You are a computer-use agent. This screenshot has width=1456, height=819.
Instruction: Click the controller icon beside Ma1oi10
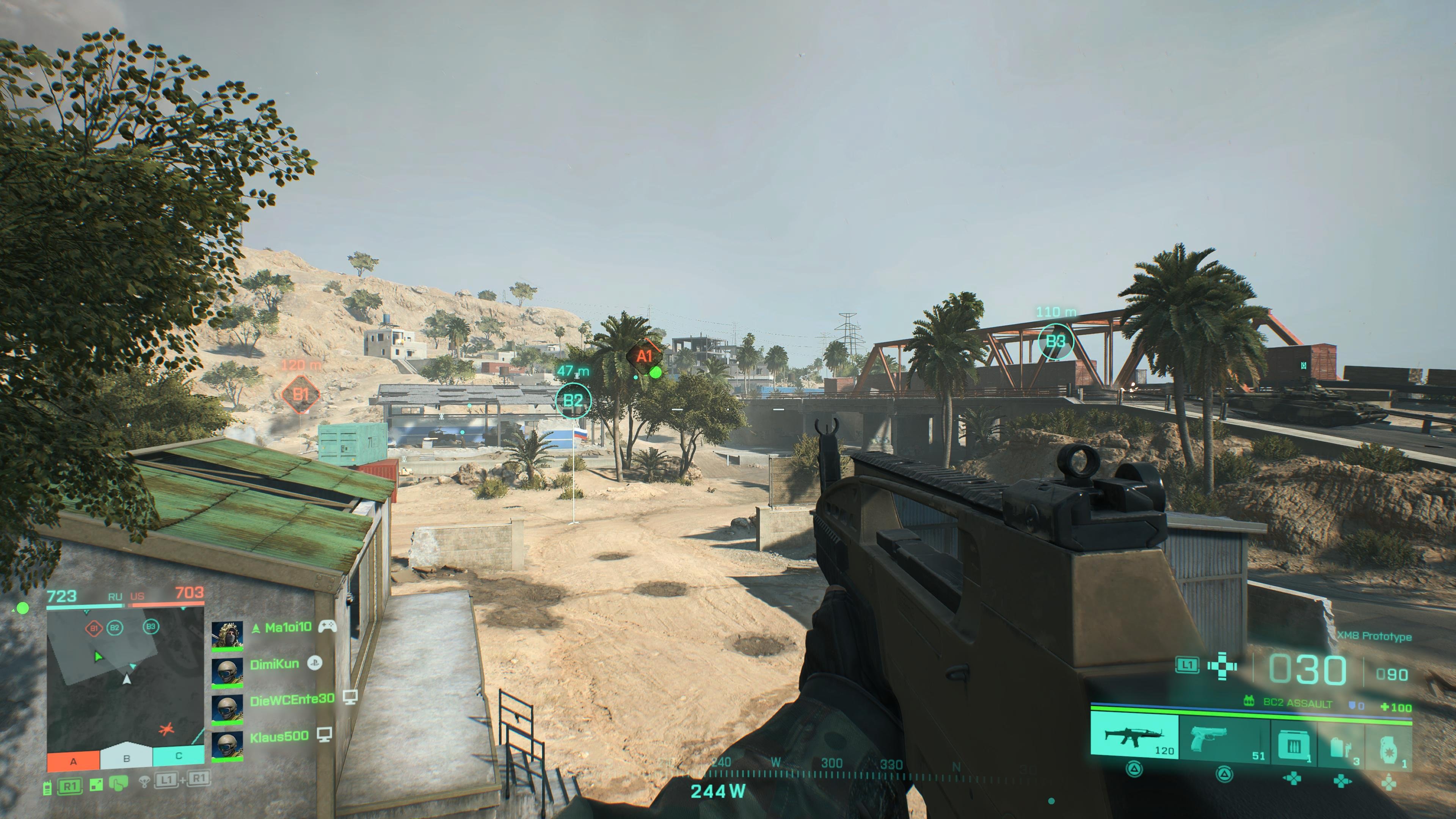pyautogui.click(x=327, y=628)
